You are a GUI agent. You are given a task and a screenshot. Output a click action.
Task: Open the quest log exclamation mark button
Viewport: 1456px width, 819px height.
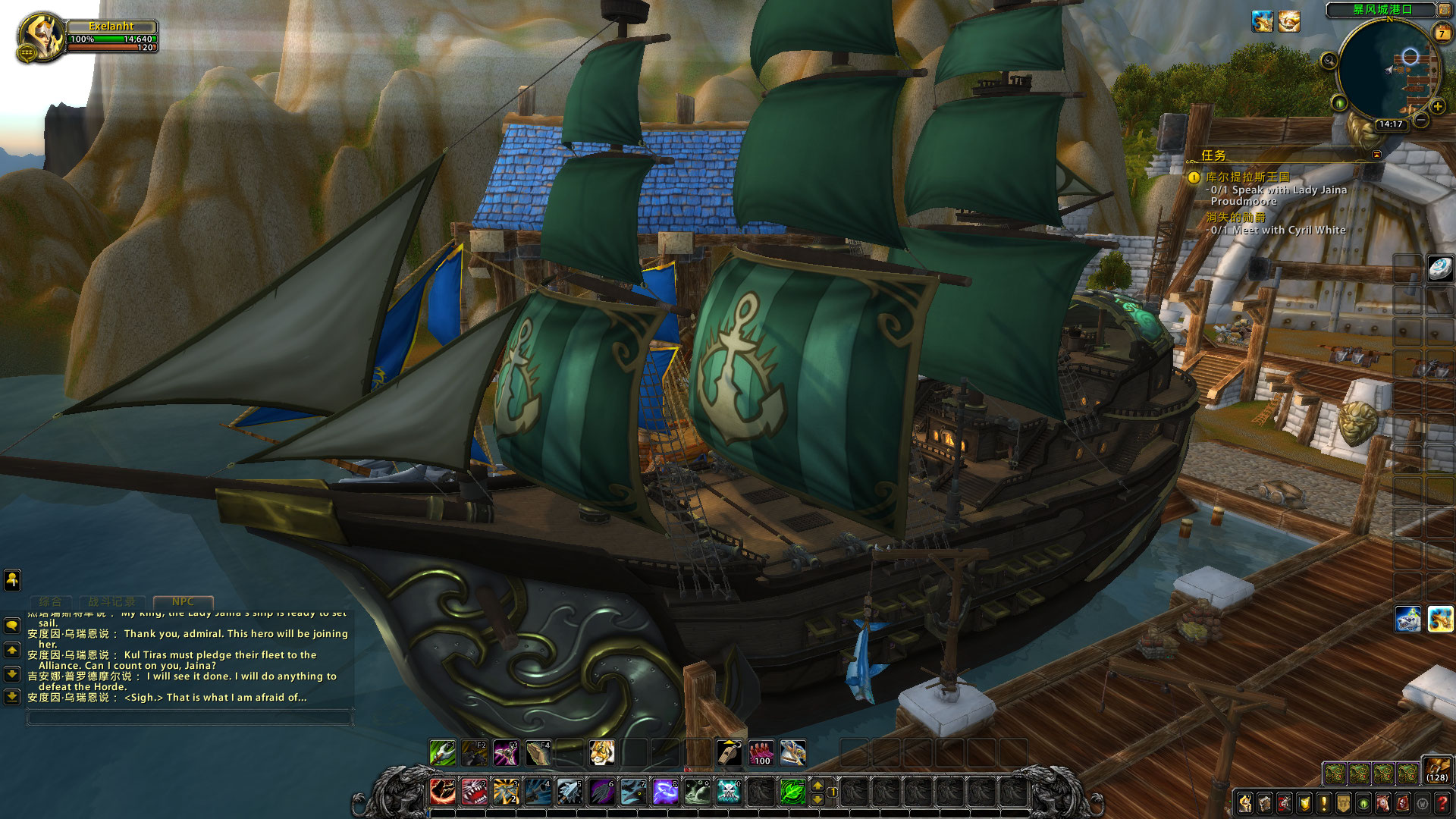[1324, 802]
